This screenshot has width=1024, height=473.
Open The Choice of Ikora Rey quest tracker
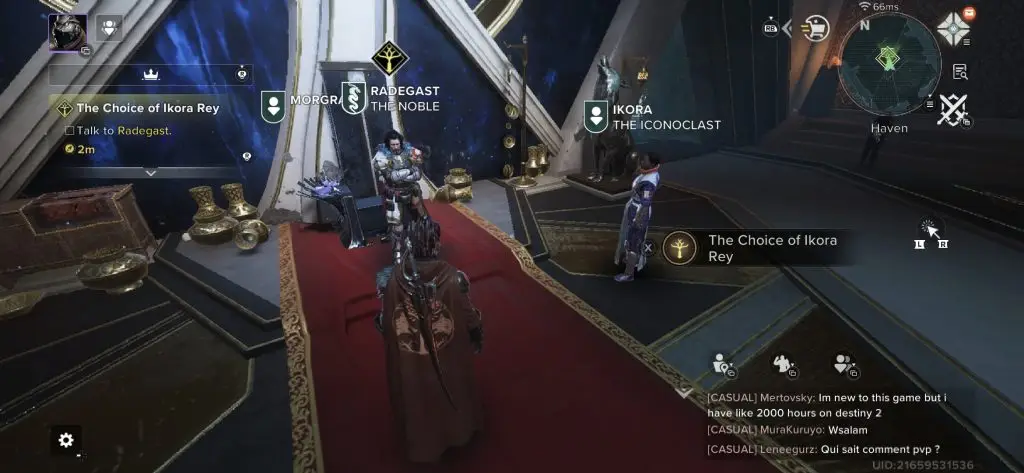tap(148, 108)
